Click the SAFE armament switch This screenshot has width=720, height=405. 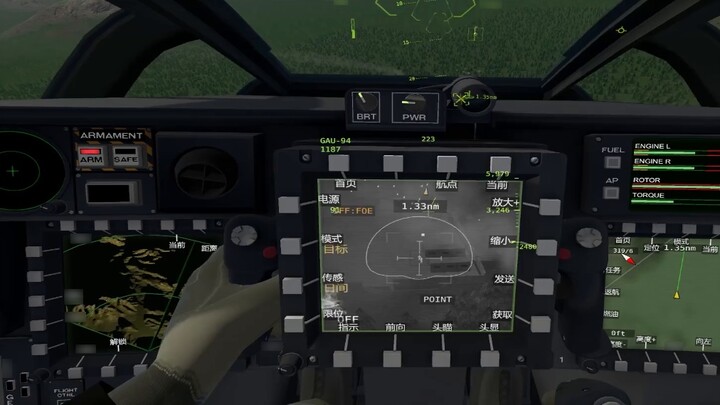click(125, 158)
